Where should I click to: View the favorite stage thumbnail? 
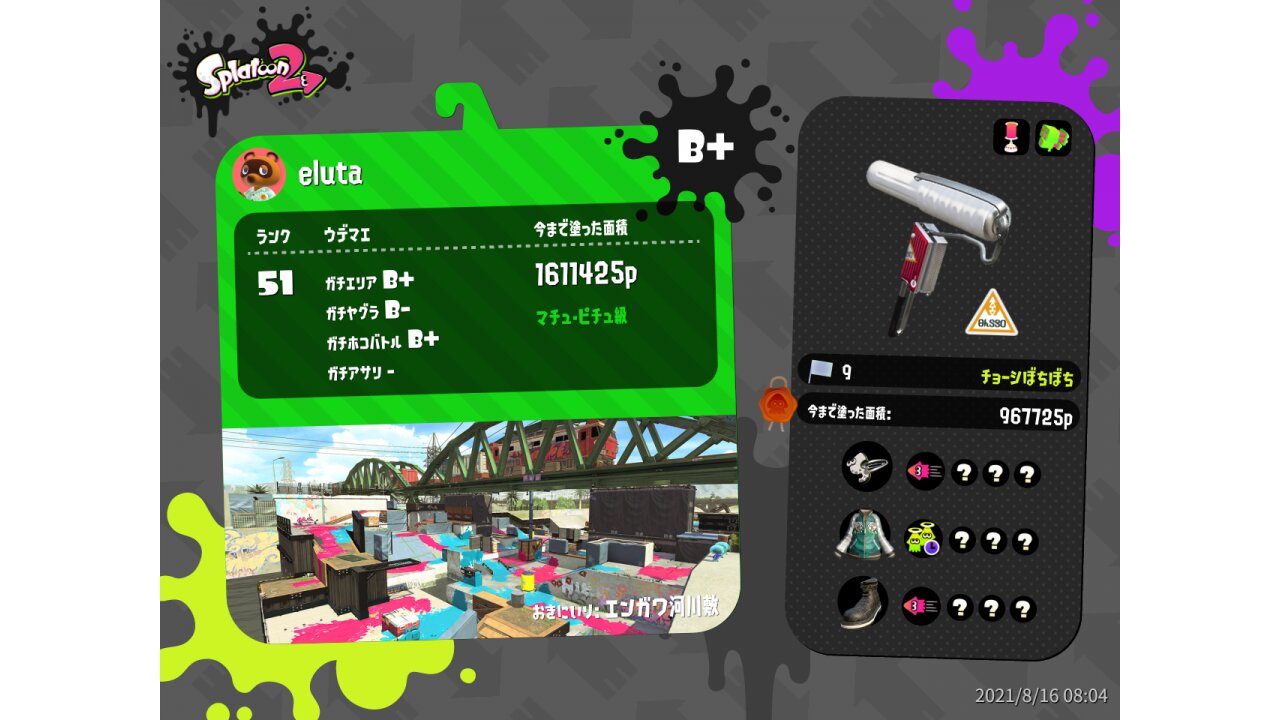pyautogui.click(x=478, y=530)
